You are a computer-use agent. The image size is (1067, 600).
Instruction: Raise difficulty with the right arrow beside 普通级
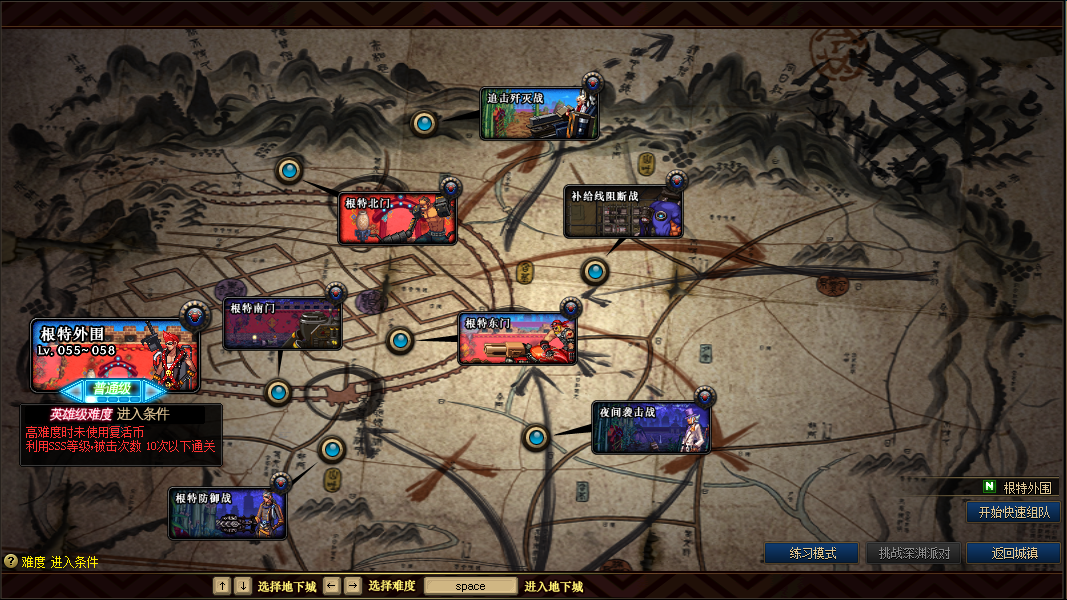[x=156, y=389]
